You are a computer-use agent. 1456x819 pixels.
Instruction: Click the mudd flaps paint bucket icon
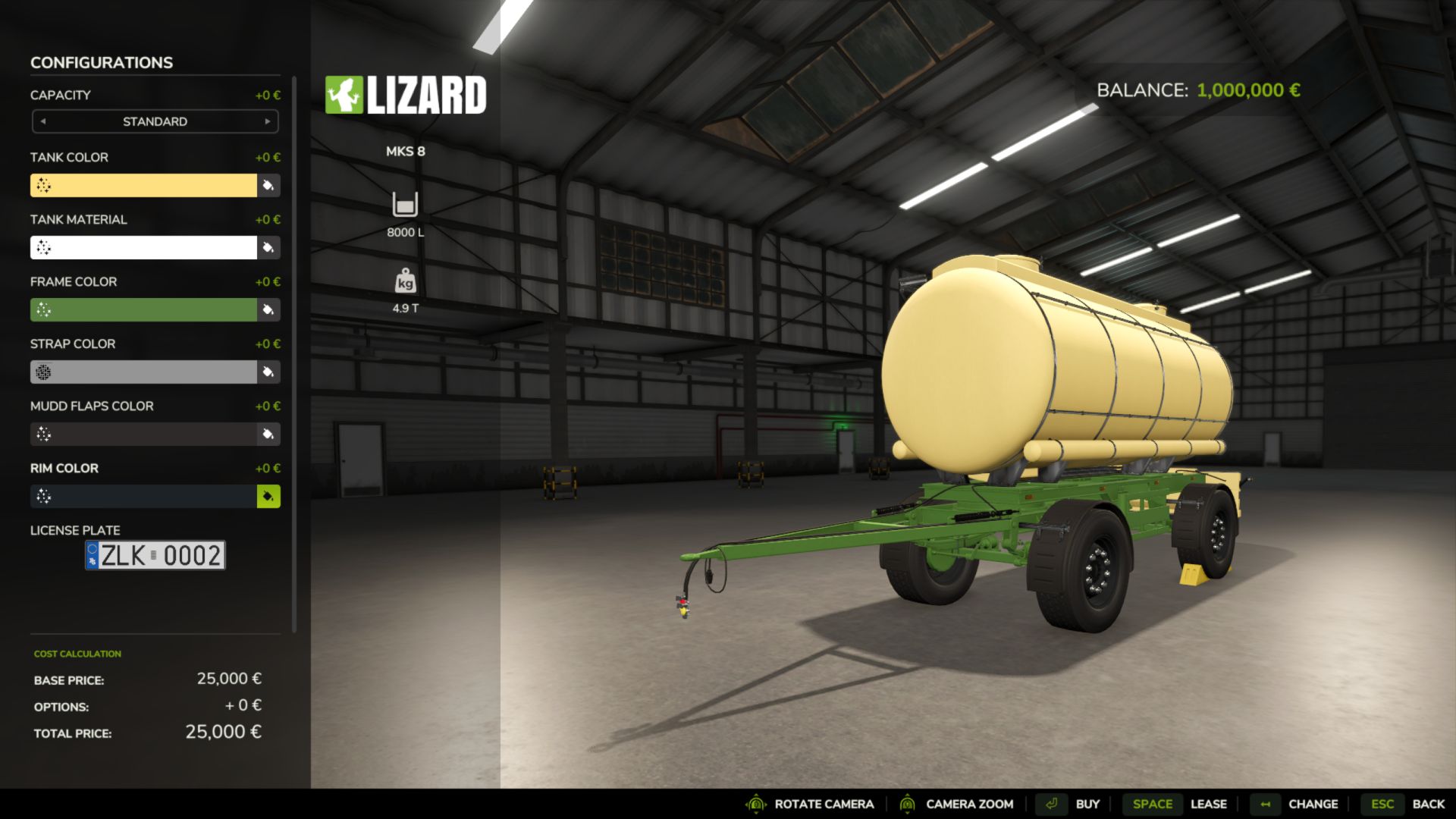(268, 434)
